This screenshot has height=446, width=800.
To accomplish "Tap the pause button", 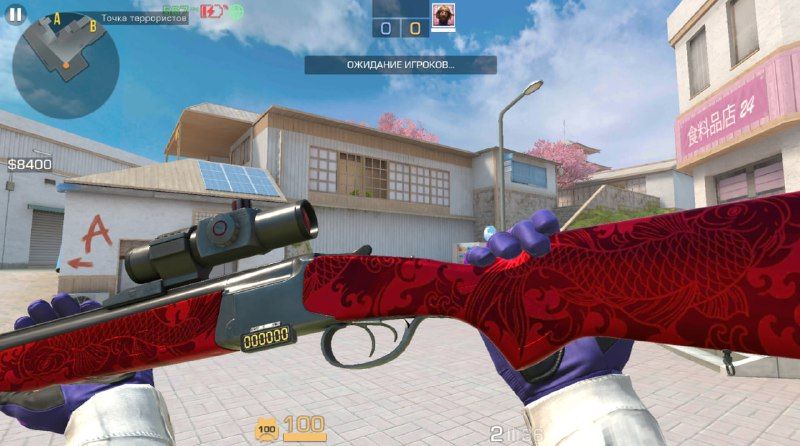I will point(15,14).
